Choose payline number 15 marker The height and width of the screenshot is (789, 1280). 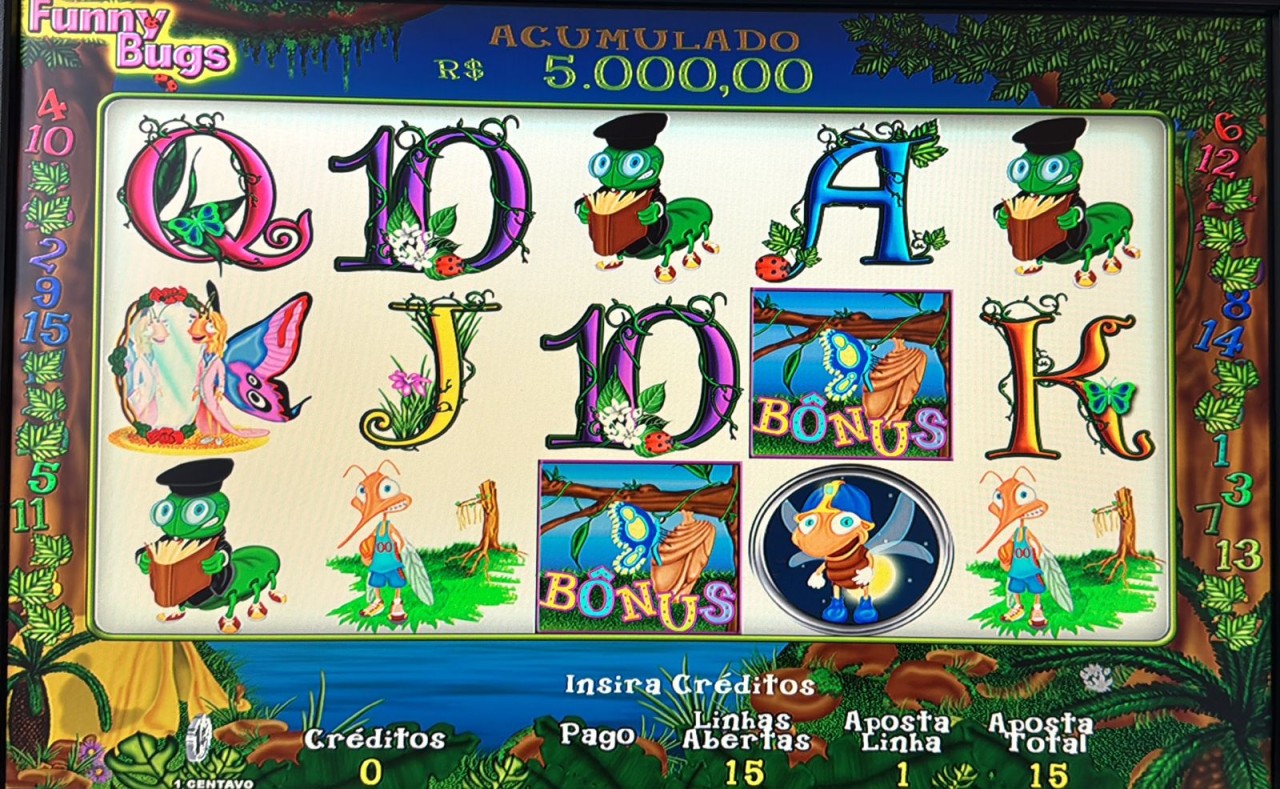click(x=45, y=328)
